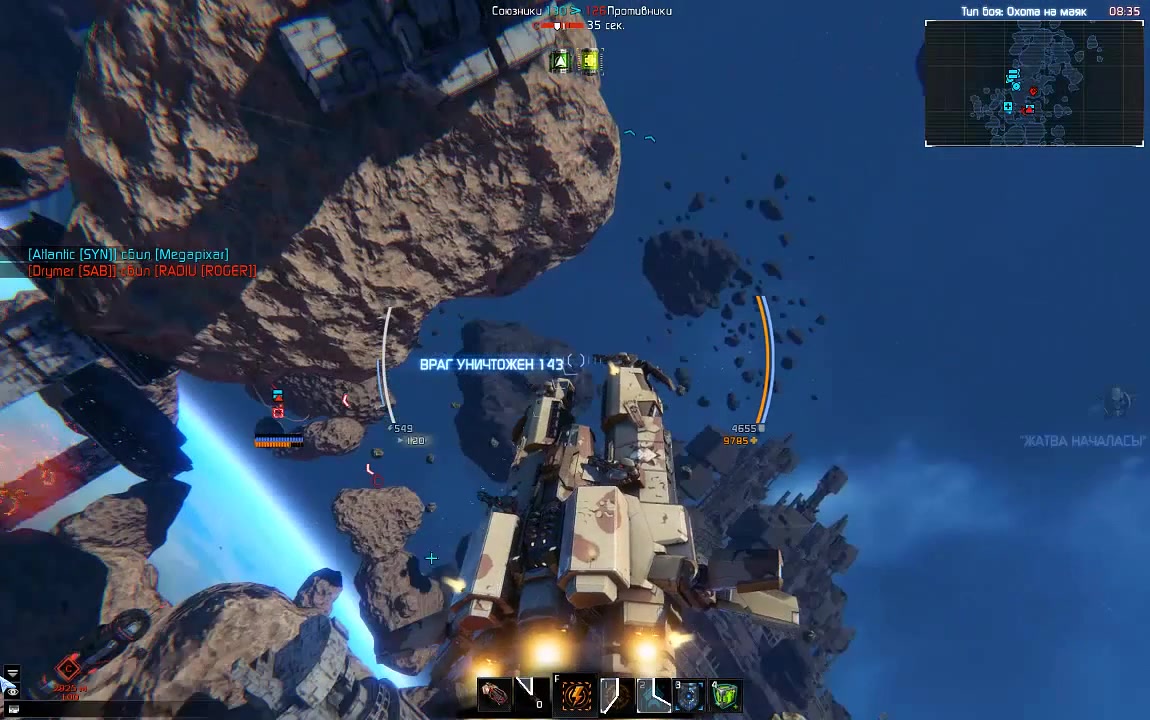1150x720 pixels.
Task: Select the Allantic kill feed entry
Action: pyautogui.click(x=128, y=255)
